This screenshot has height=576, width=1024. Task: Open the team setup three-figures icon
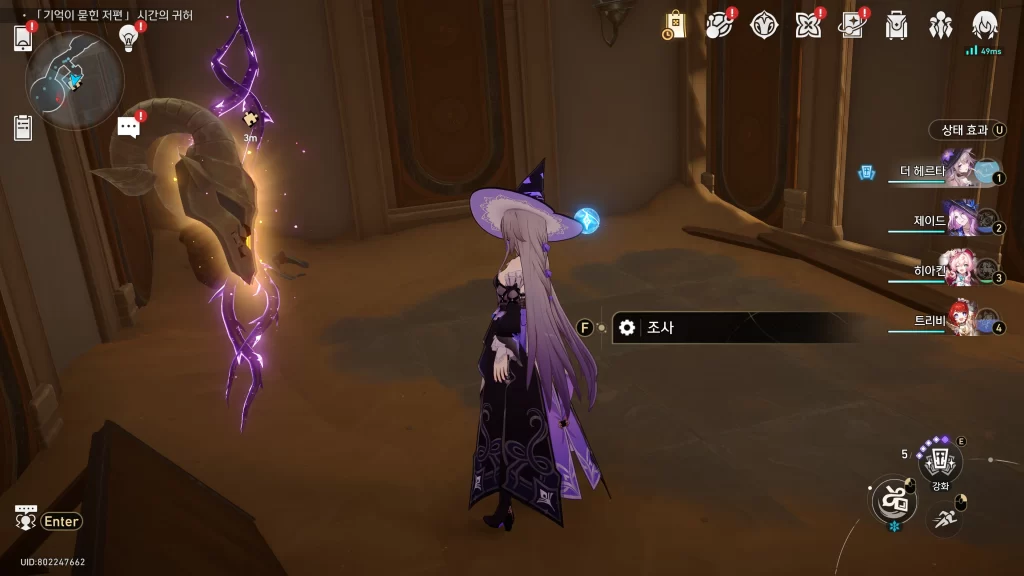pos(941,25)
